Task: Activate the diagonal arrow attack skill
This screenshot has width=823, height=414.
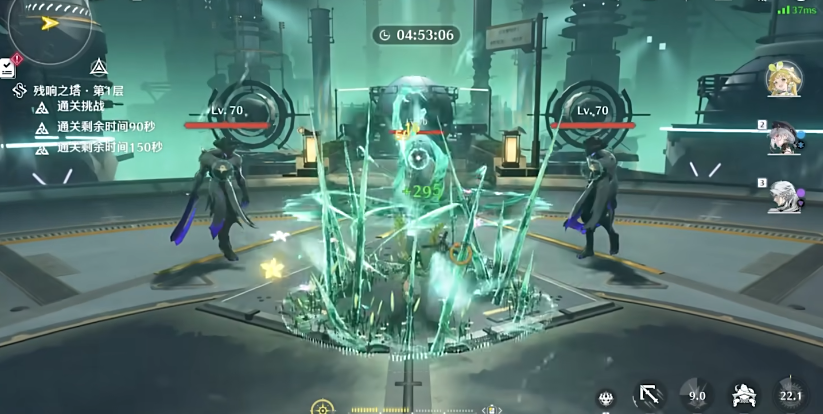Action: [x=649, y=396]
